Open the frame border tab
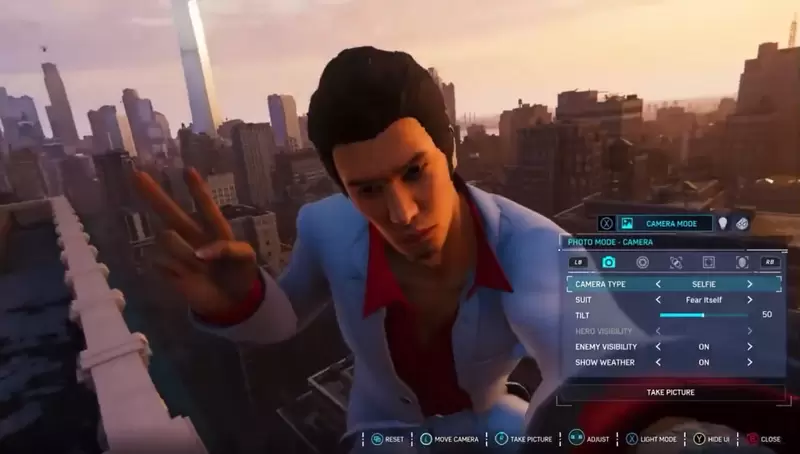Screen dimensions: 800x454 pos(709,262)
